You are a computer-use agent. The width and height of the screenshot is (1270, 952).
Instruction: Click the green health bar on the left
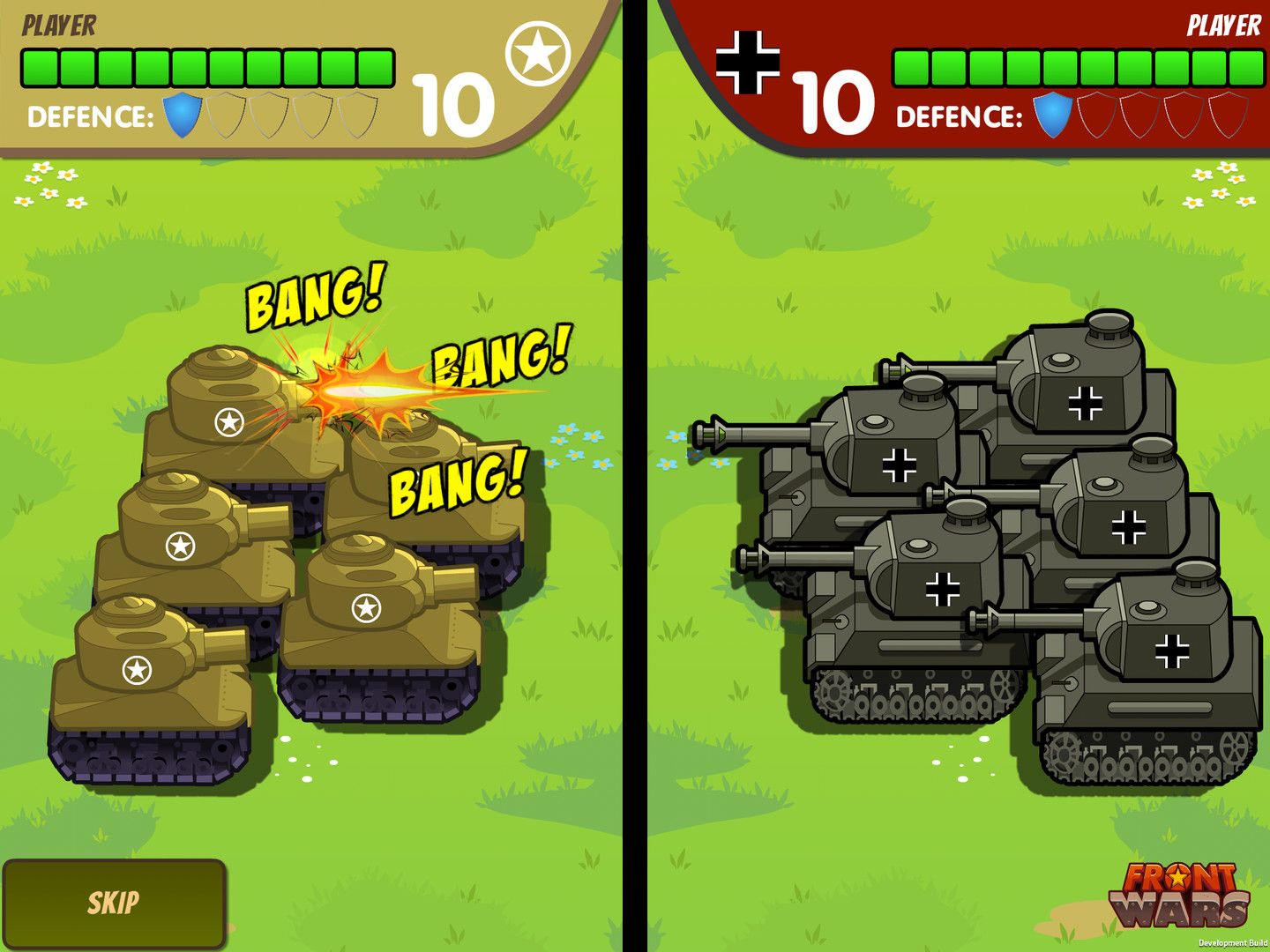click(207, 63)
